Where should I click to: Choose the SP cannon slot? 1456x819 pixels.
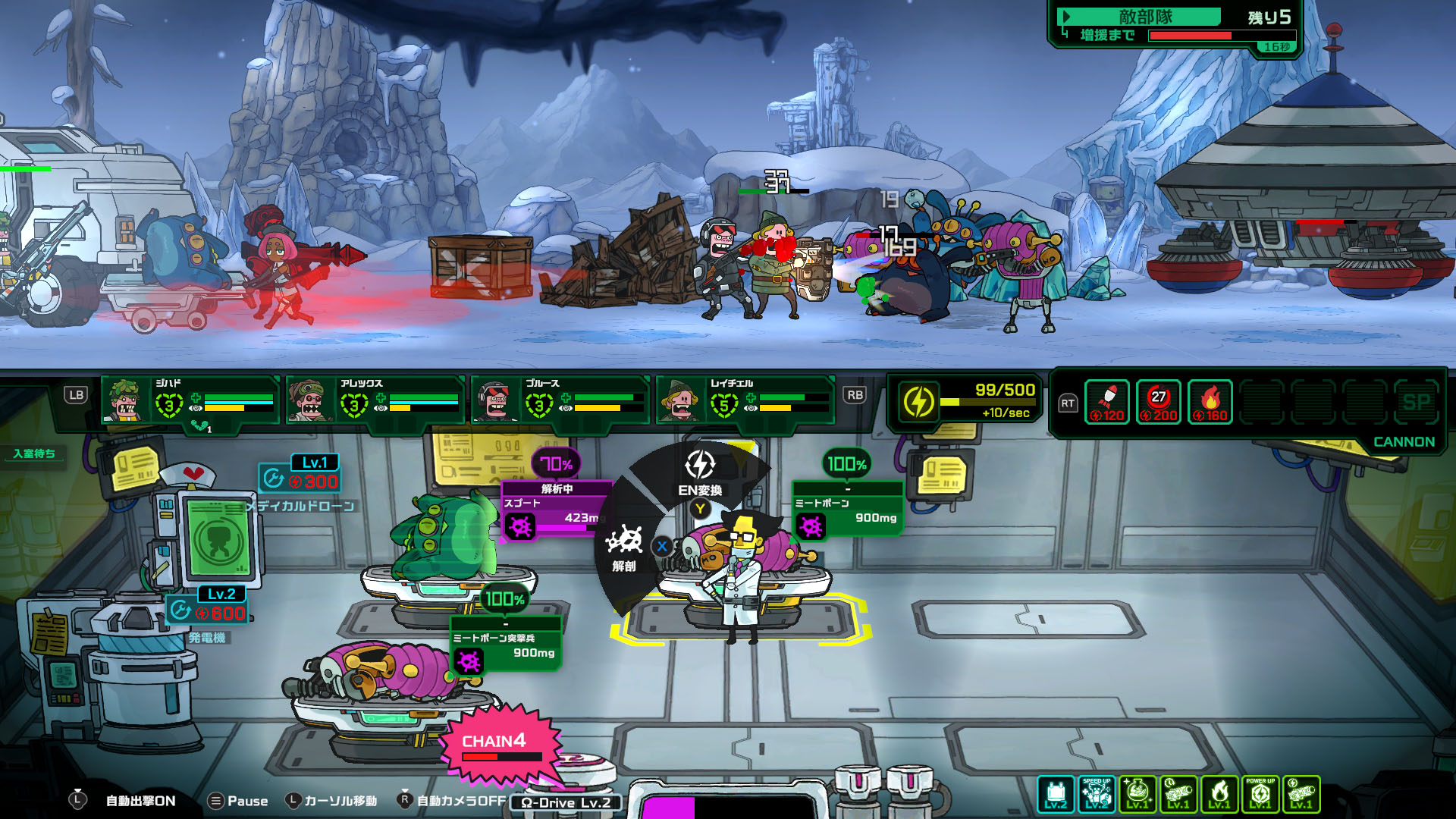click(x=1416, y=402)
